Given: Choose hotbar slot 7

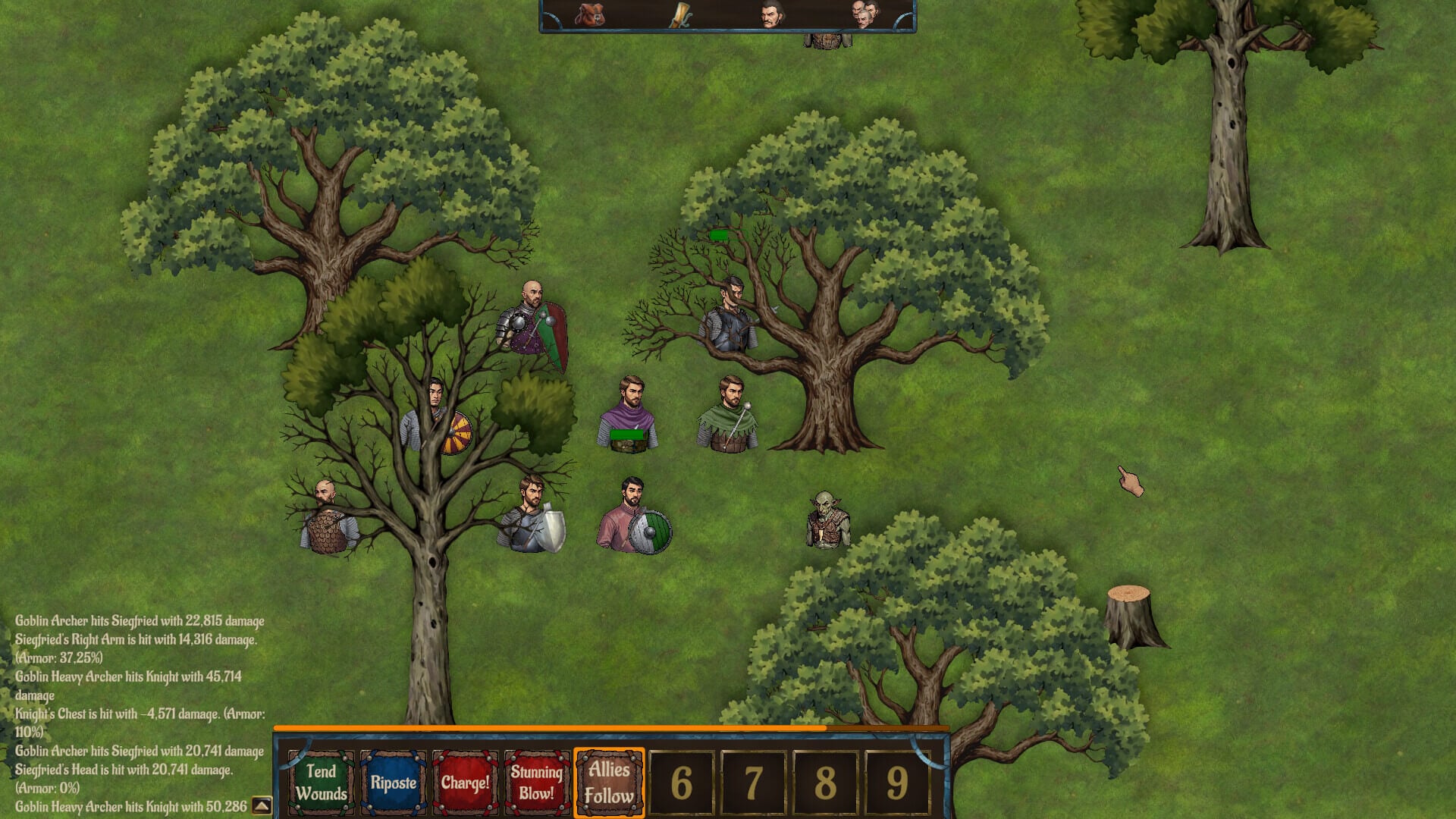Looking at the screenshot, I should 753,783.
